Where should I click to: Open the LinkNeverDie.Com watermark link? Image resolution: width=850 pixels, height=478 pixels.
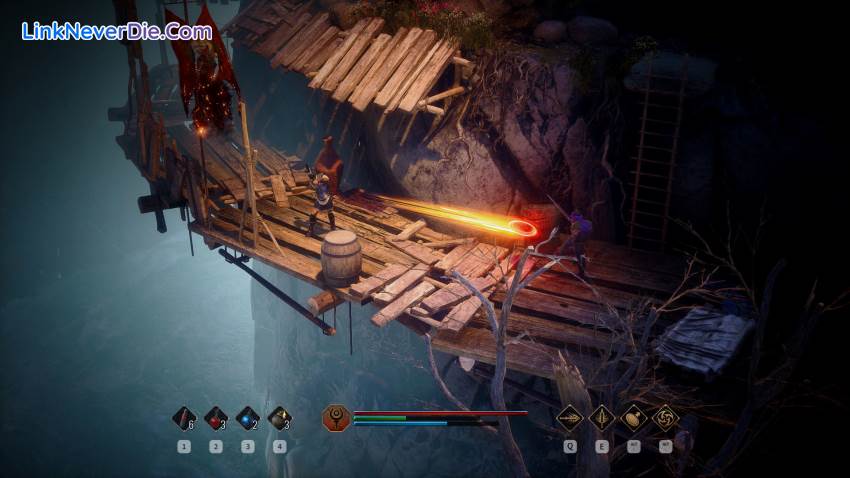click(x=117, y=31)
